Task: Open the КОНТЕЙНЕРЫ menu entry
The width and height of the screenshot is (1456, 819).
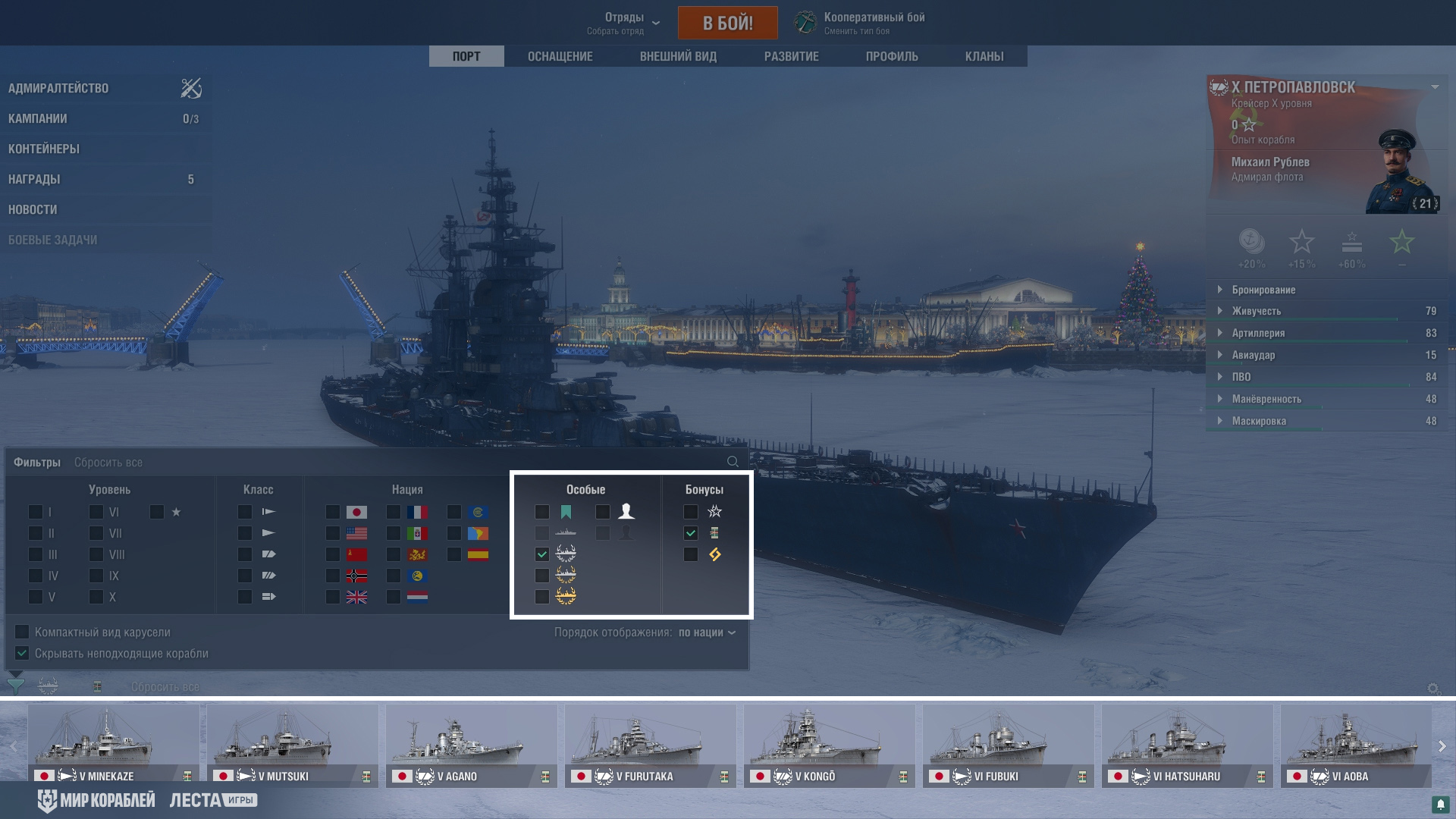Action: (44, 149)
